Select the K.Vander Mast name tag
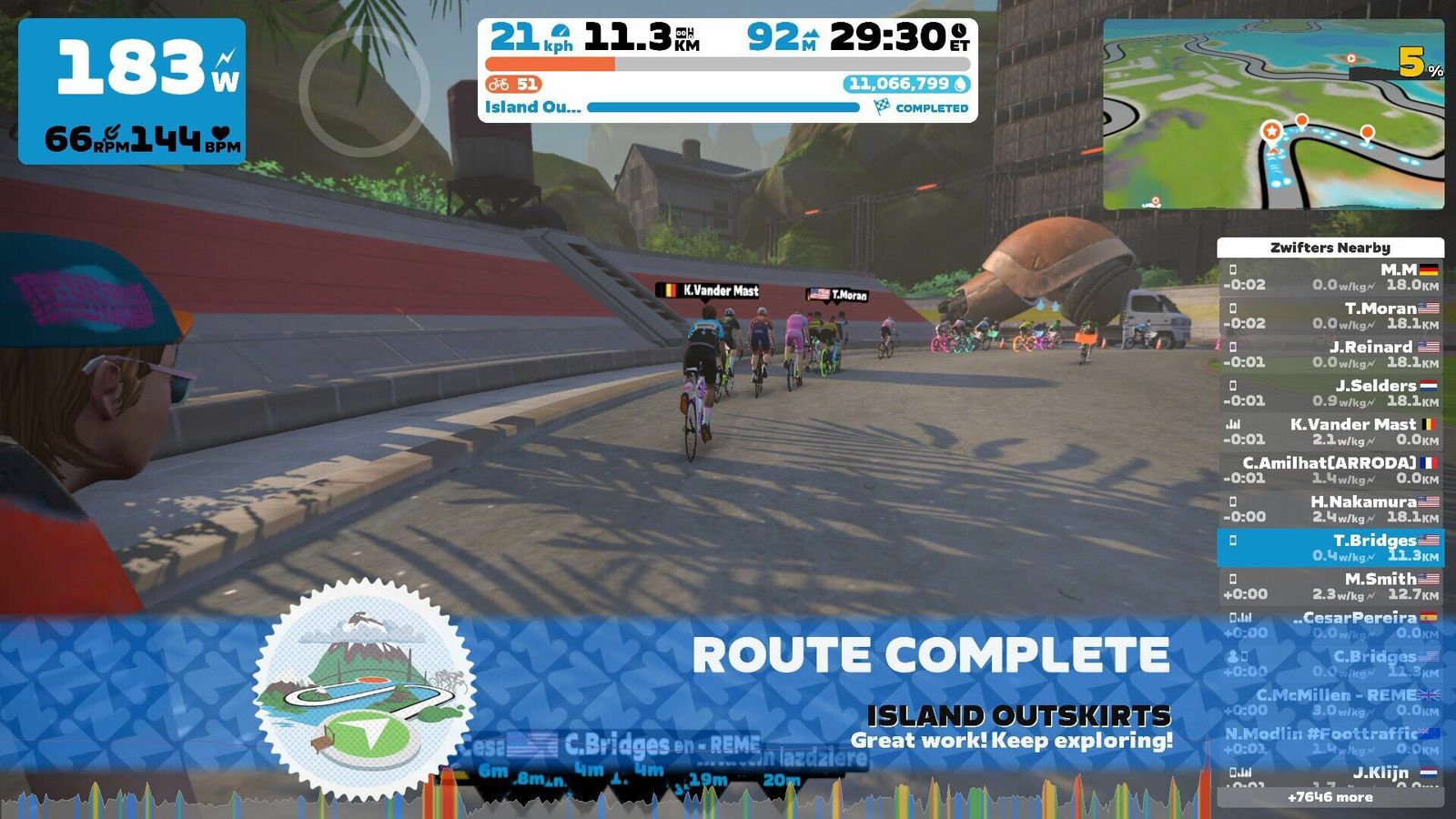 (x=709, y=291)
